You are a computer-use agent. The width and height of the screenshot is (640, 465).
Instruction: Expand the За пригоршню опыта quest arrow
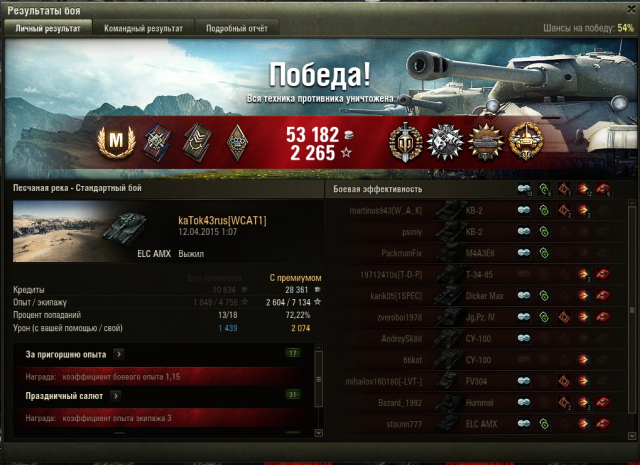click(x=118, y=353)
